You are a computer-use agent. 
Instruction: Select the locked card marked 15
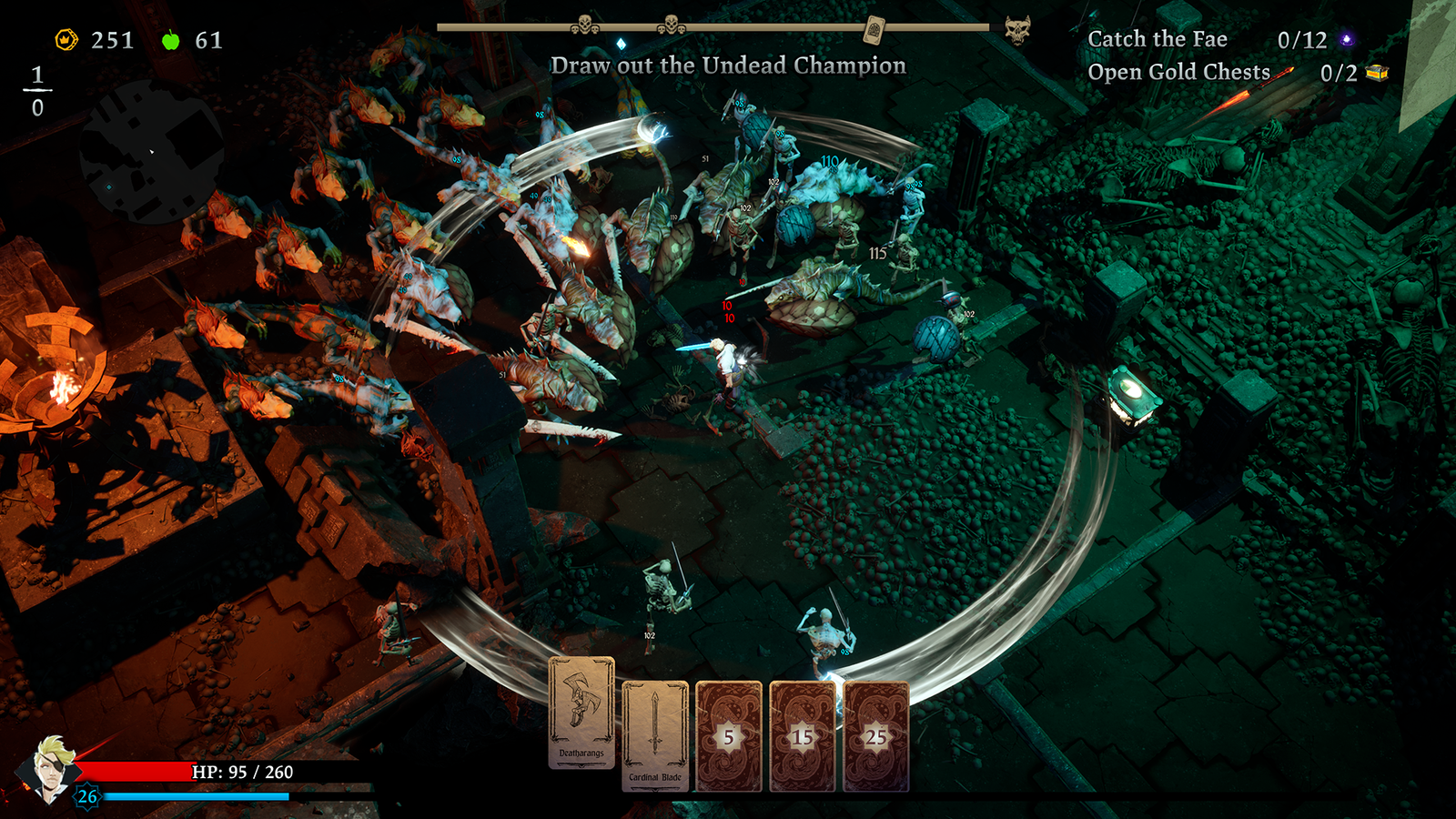pyautogui.click(x=802, y=736)
